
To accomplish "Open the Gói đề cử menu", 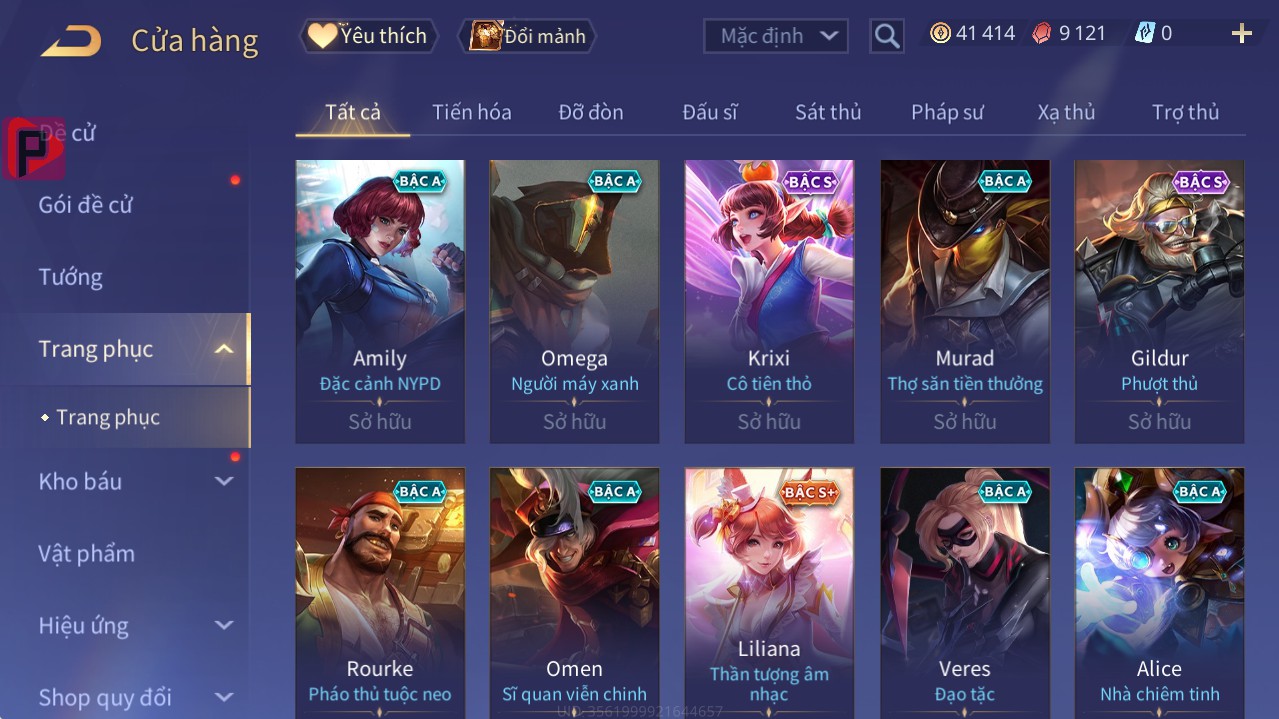I will coord(86,205).
